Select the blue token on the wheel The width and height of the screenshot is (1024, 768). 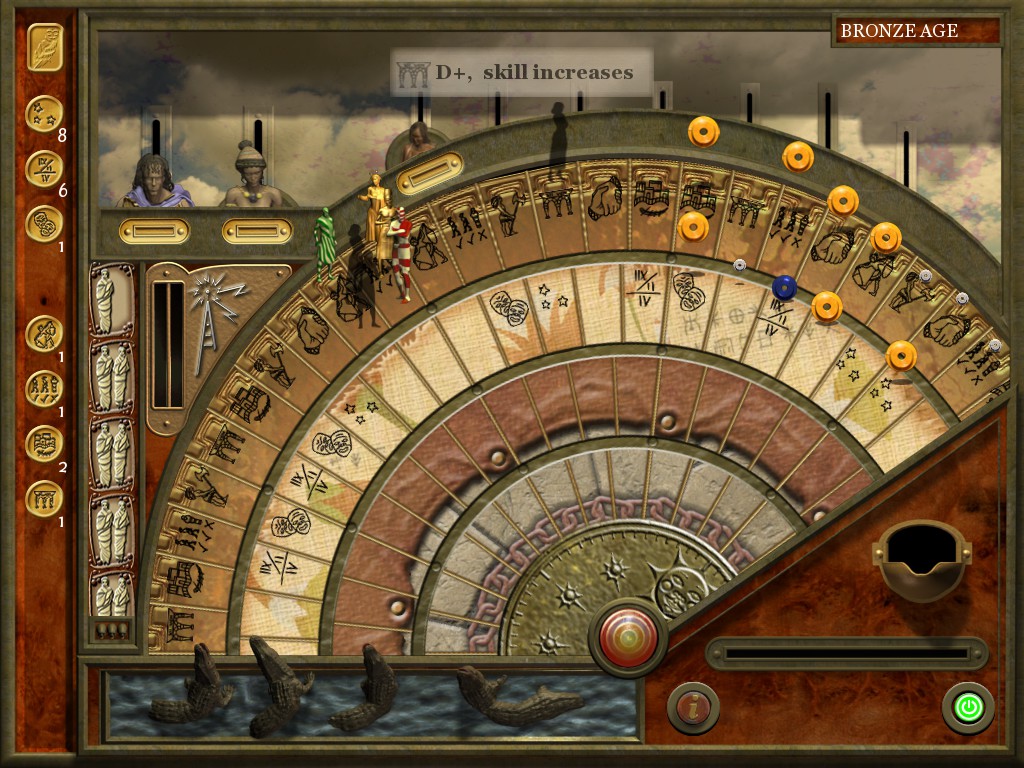(784, 287)
